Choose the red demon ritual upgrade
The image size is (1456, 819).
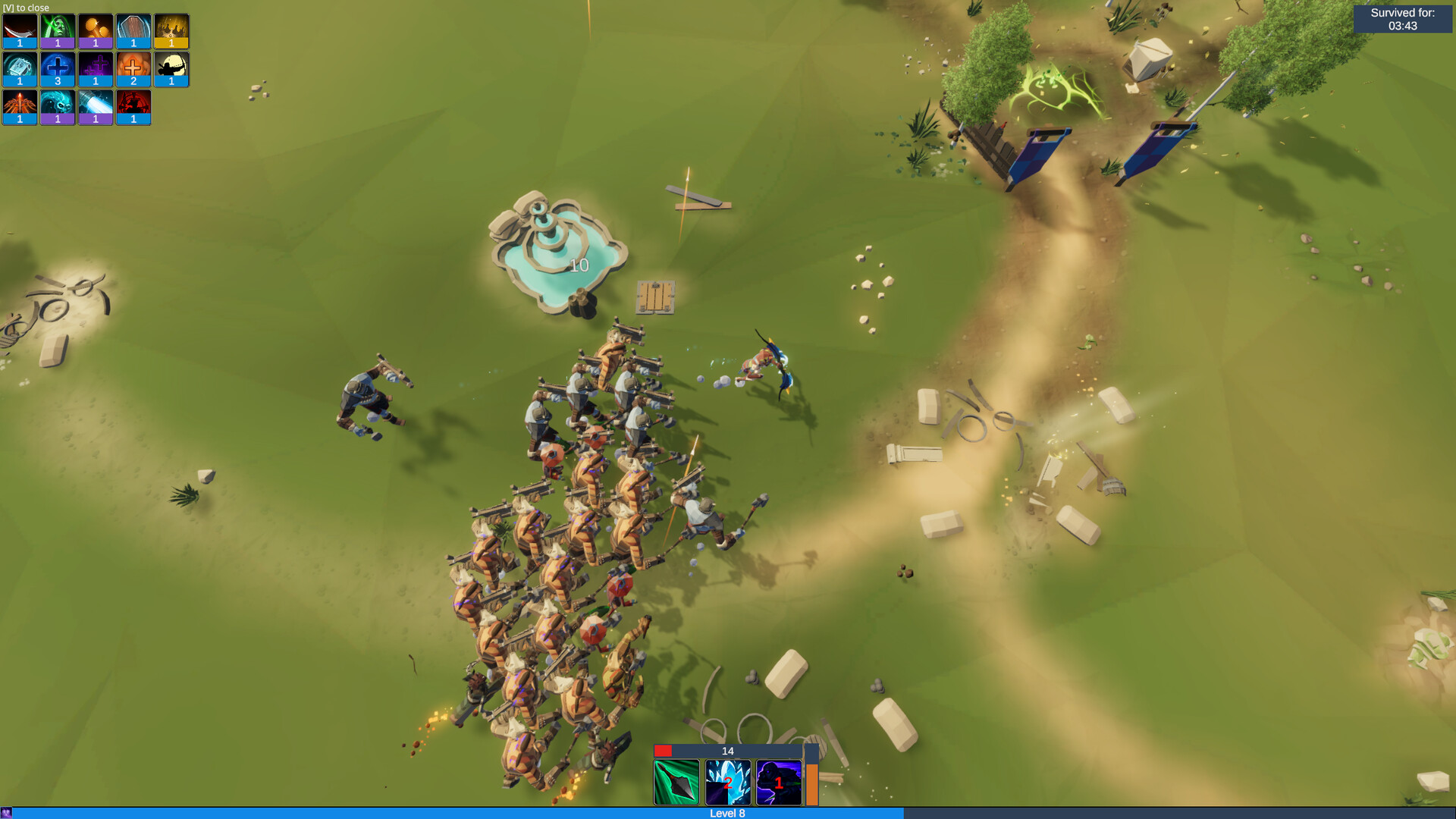tap(133, 103)
